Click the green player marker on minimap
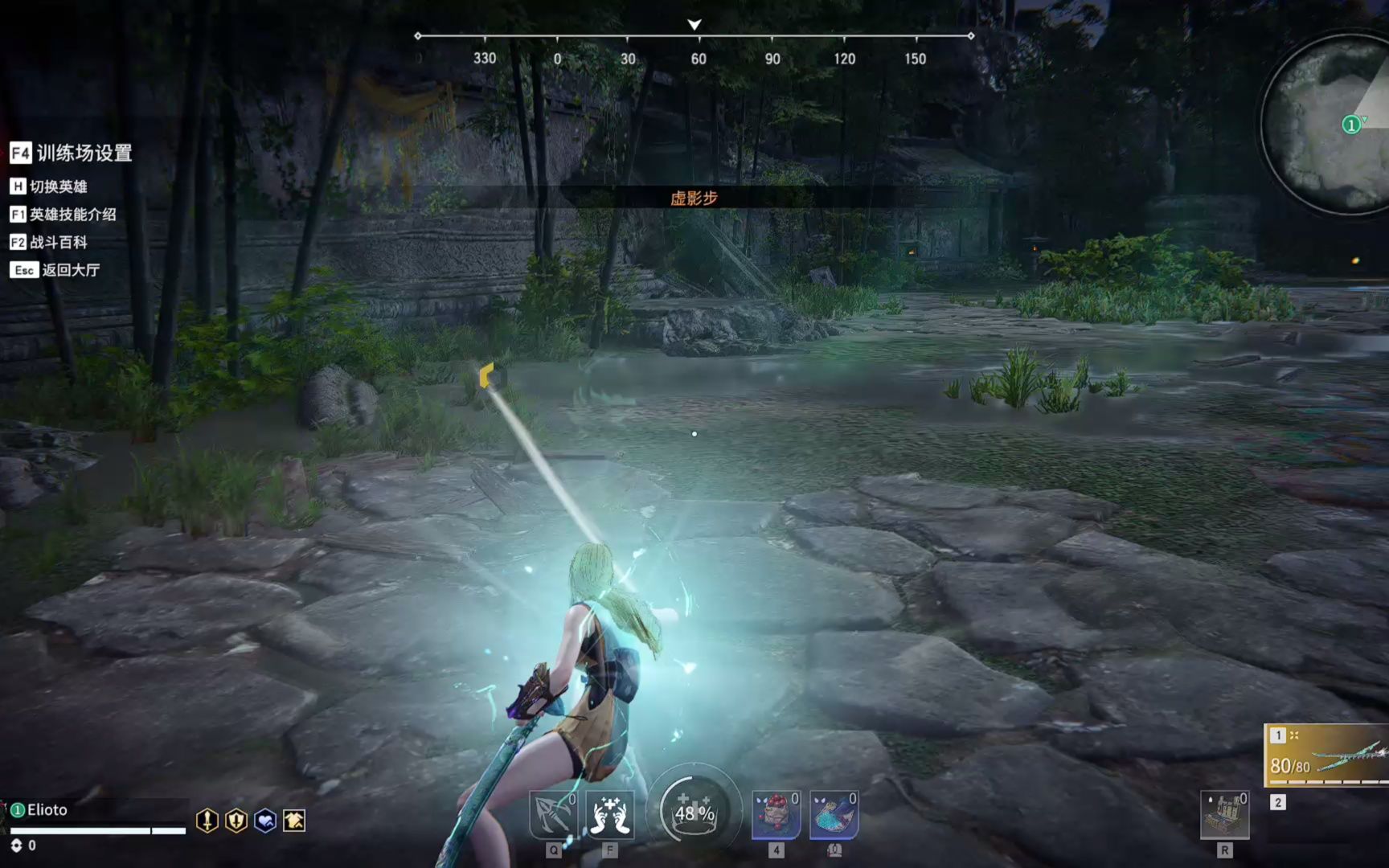This screenshot has width=1389, height=868. tap(1351, 125)
